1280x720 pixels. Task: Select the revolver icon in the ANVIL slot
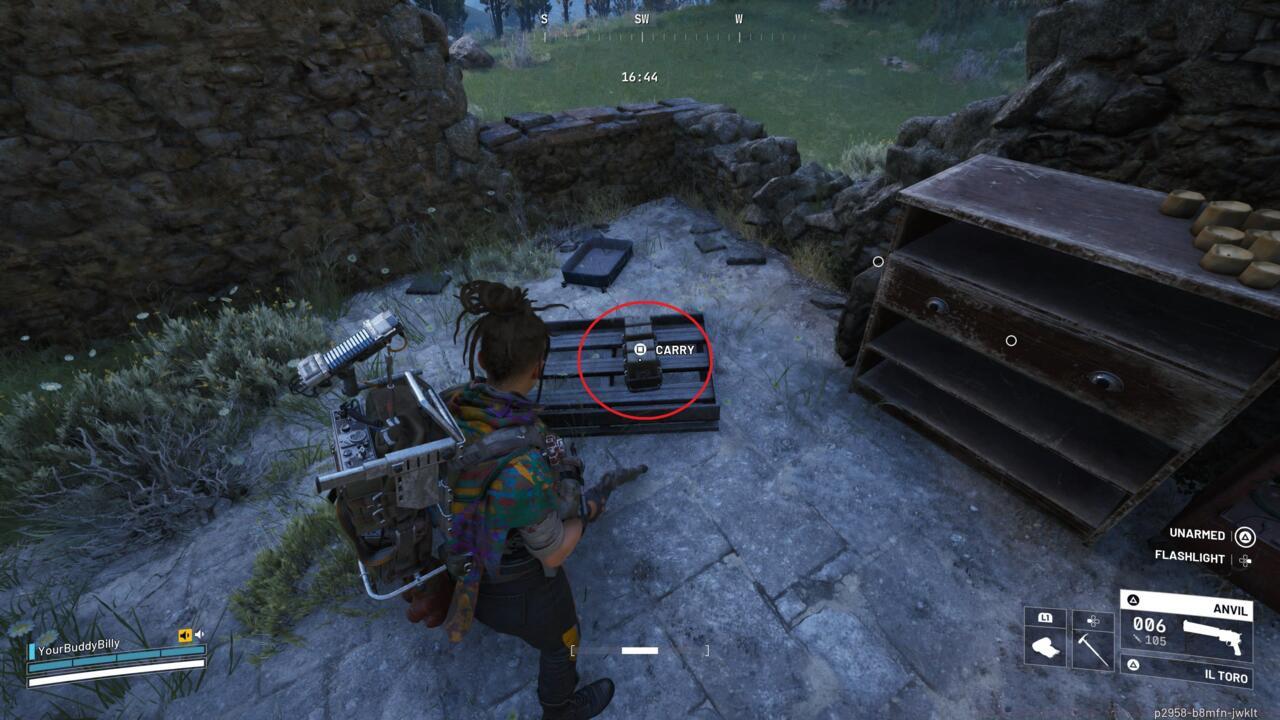coord(1211,635)
